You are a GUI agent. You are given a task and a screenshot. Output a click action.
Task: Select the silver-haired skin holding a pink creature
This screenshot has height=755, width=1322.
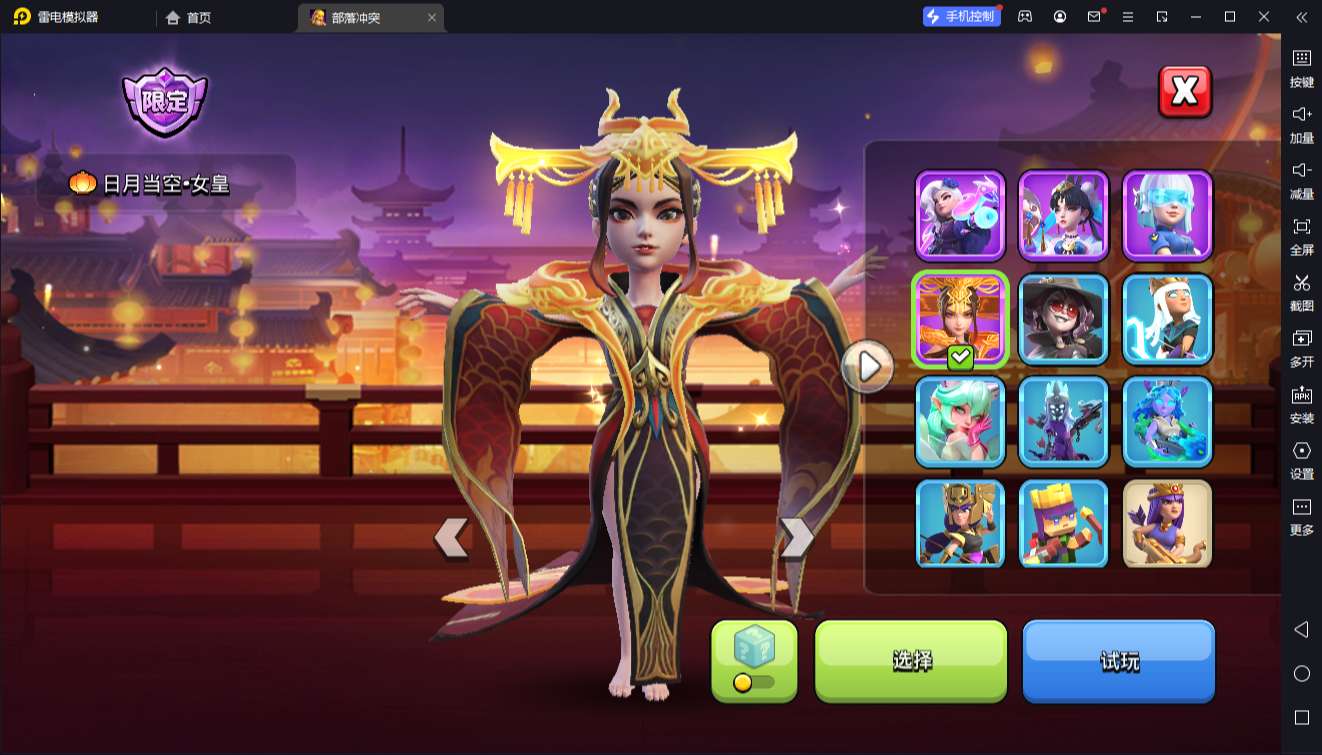pyautogui.click(x=960, y=214)
